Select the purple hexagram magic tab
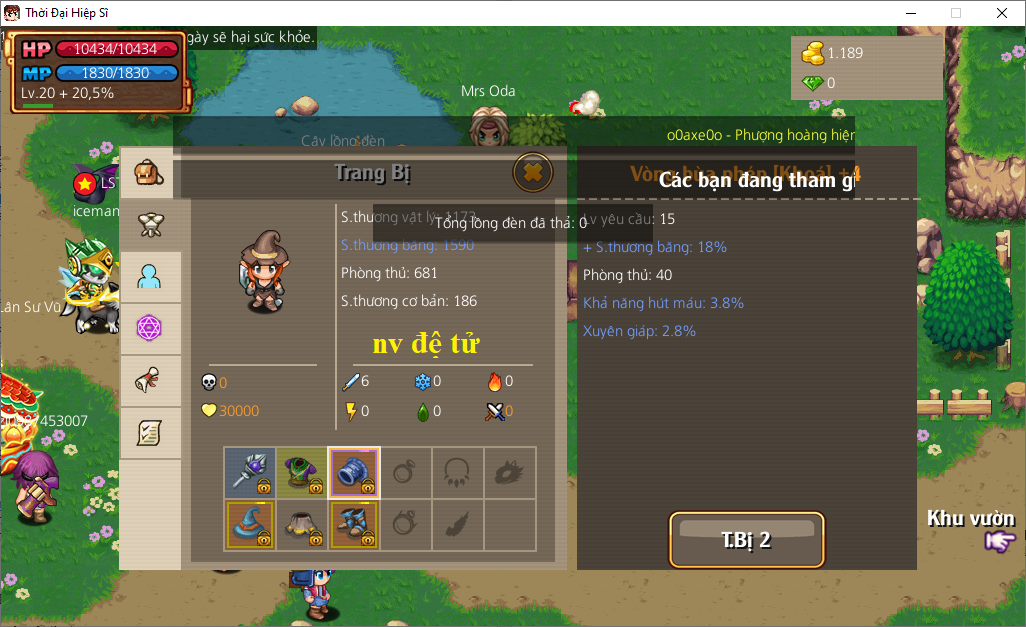The width and height of the screenshot is (1026, 627). 150,328
